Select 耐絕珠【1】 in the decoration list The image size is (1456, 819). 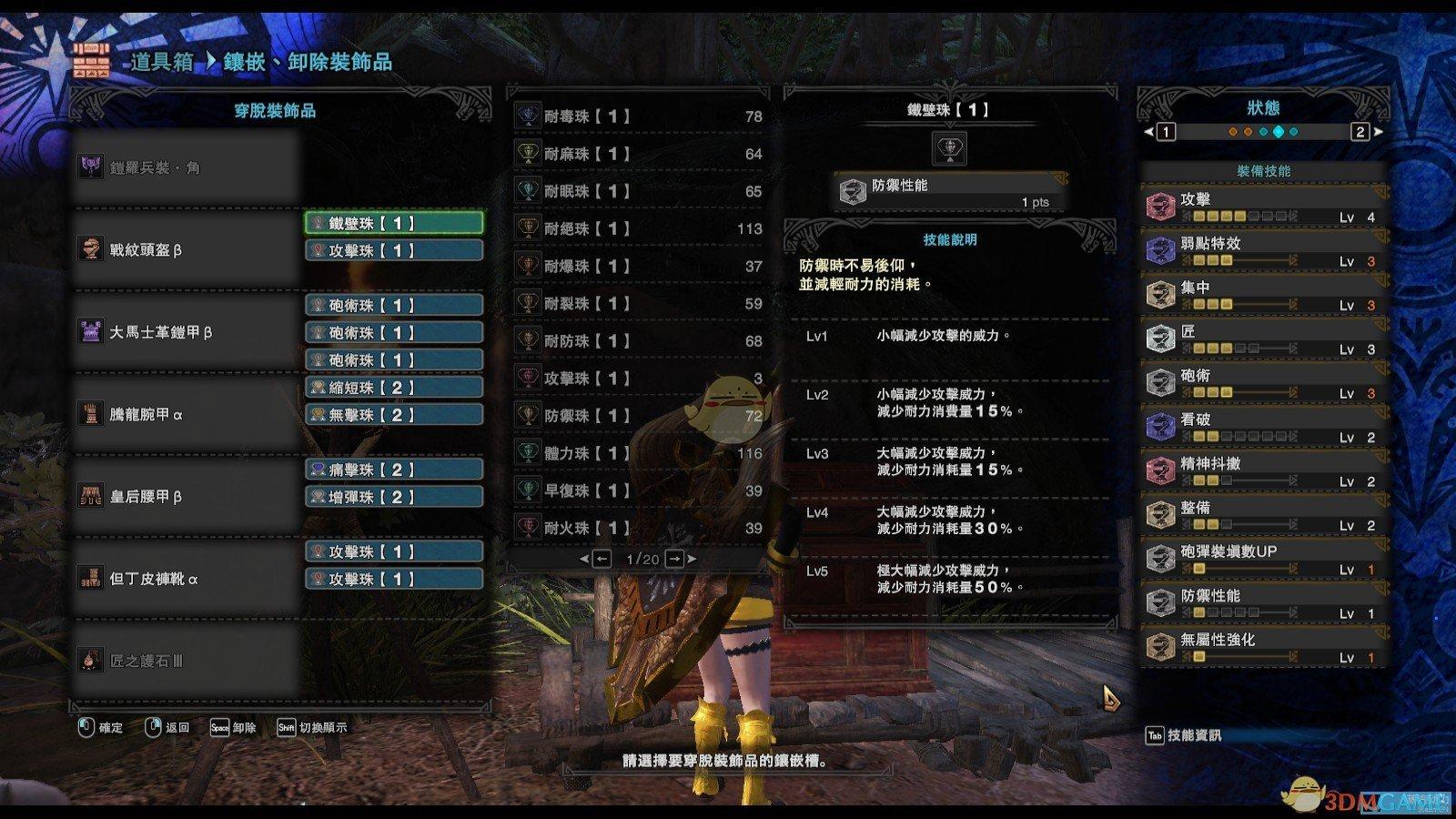pos(637,228)
